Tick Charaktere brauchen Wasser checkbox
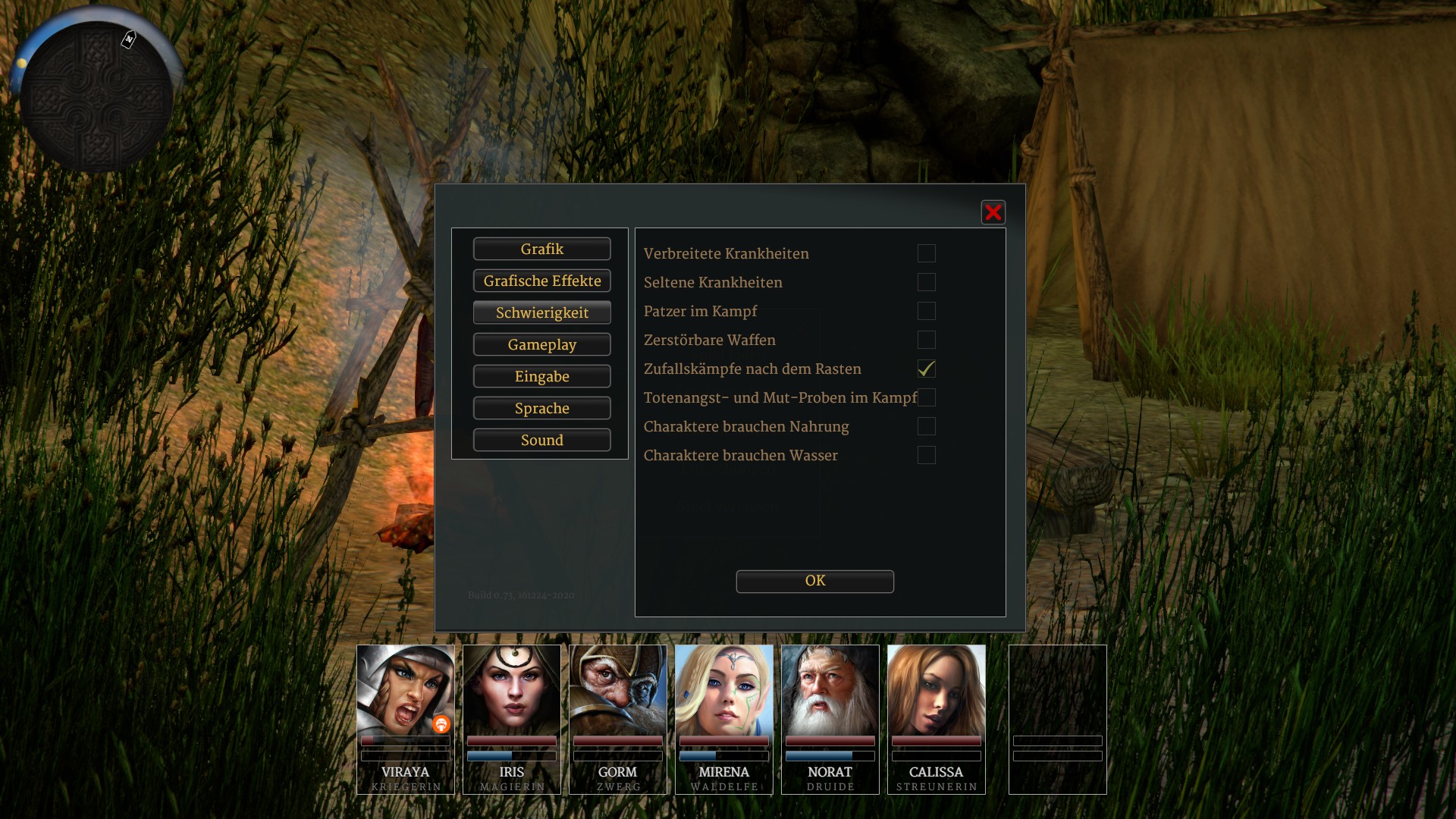Viewport: 1456px width, 819px height. pyautogui.click(x=926, y=455)
